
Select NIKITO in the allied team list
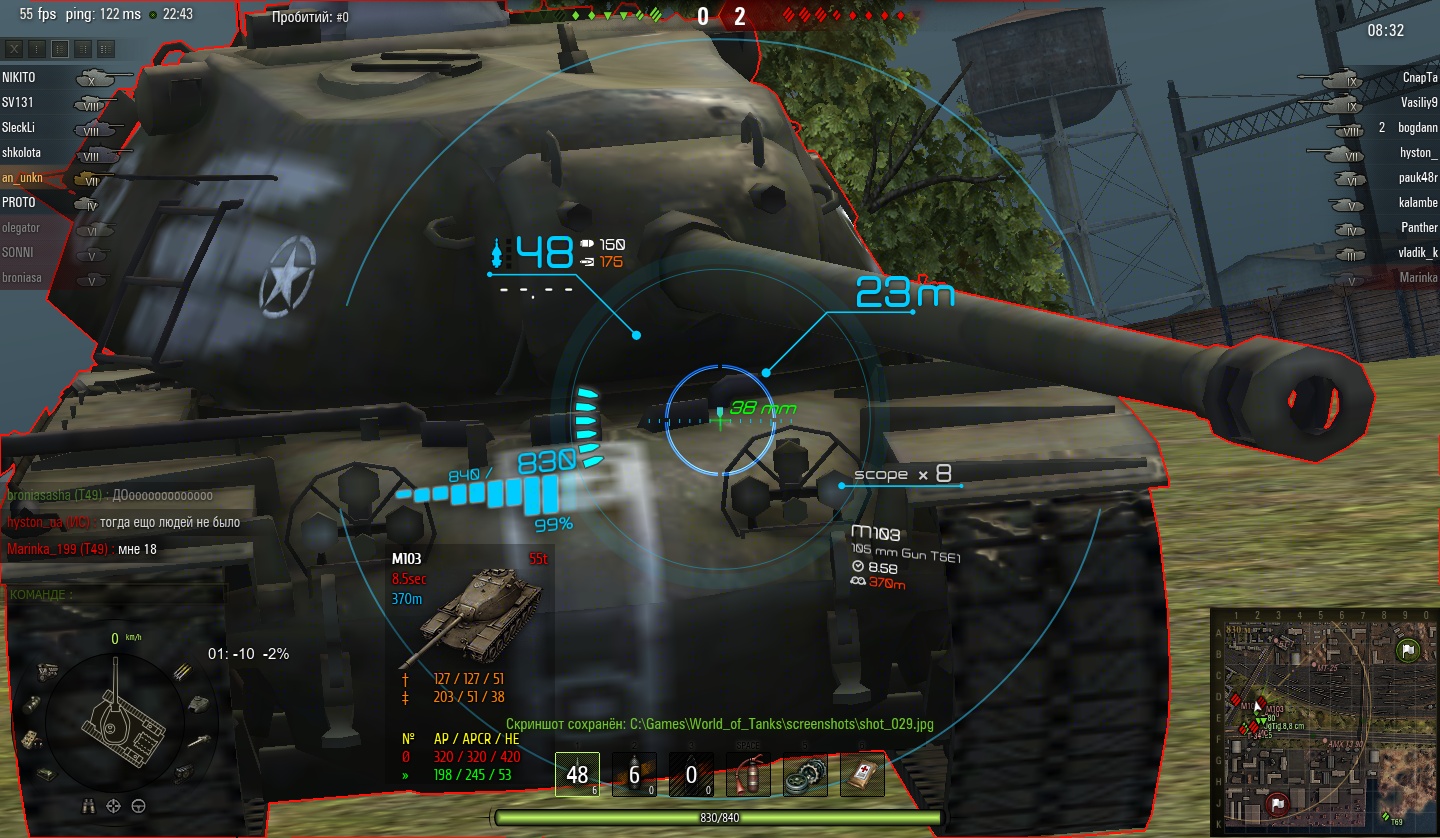19,77
